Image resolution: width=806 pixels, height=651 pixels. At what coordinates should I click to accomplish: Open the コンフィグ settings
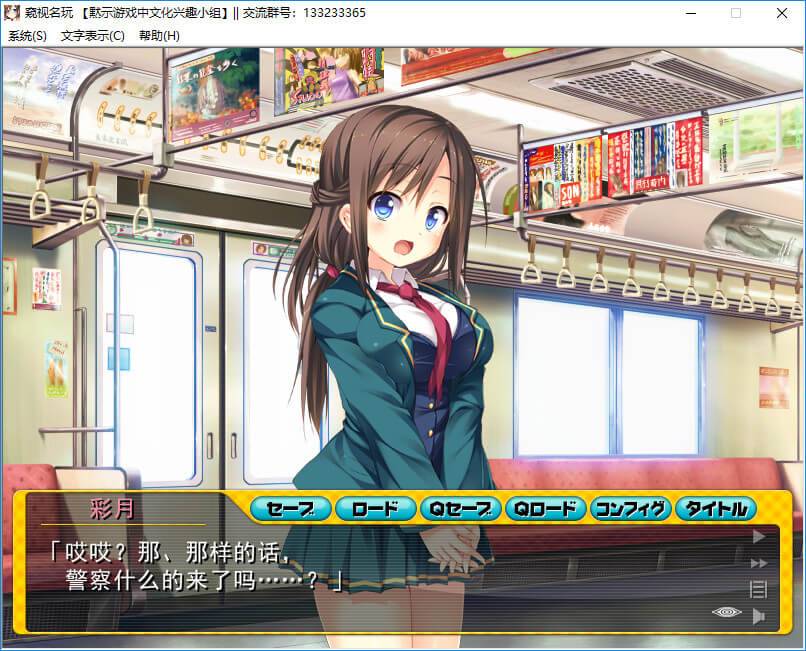click(630, 509)
